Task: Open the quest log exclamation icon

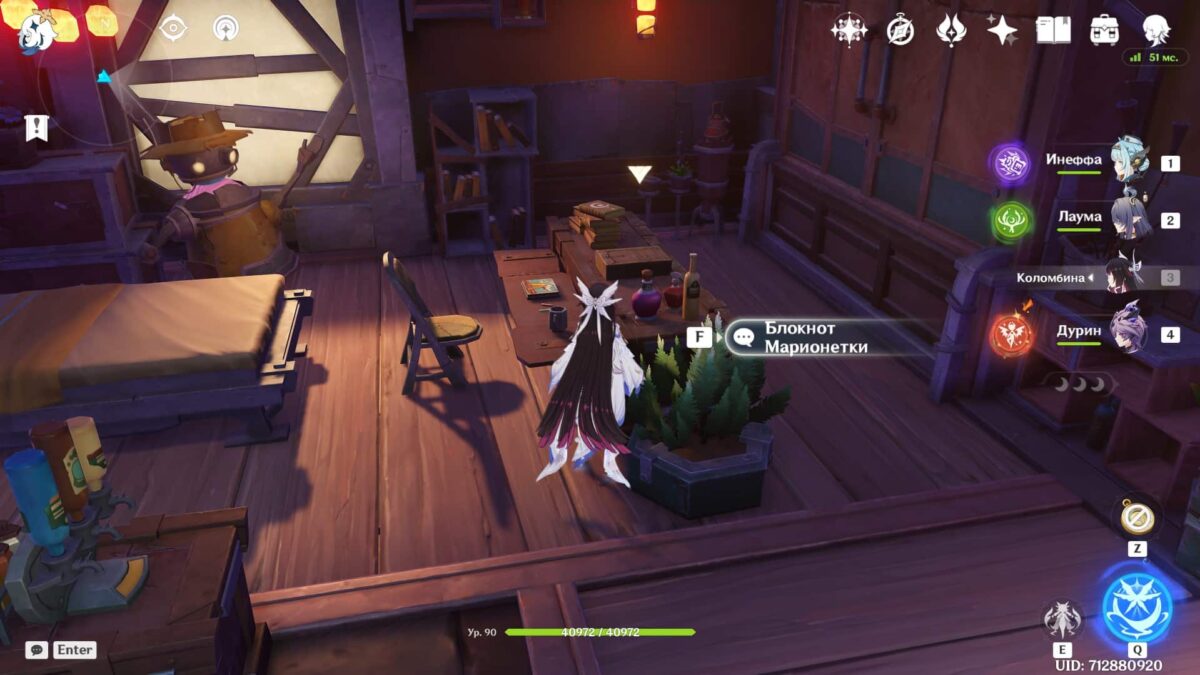Action: [36, 127]
